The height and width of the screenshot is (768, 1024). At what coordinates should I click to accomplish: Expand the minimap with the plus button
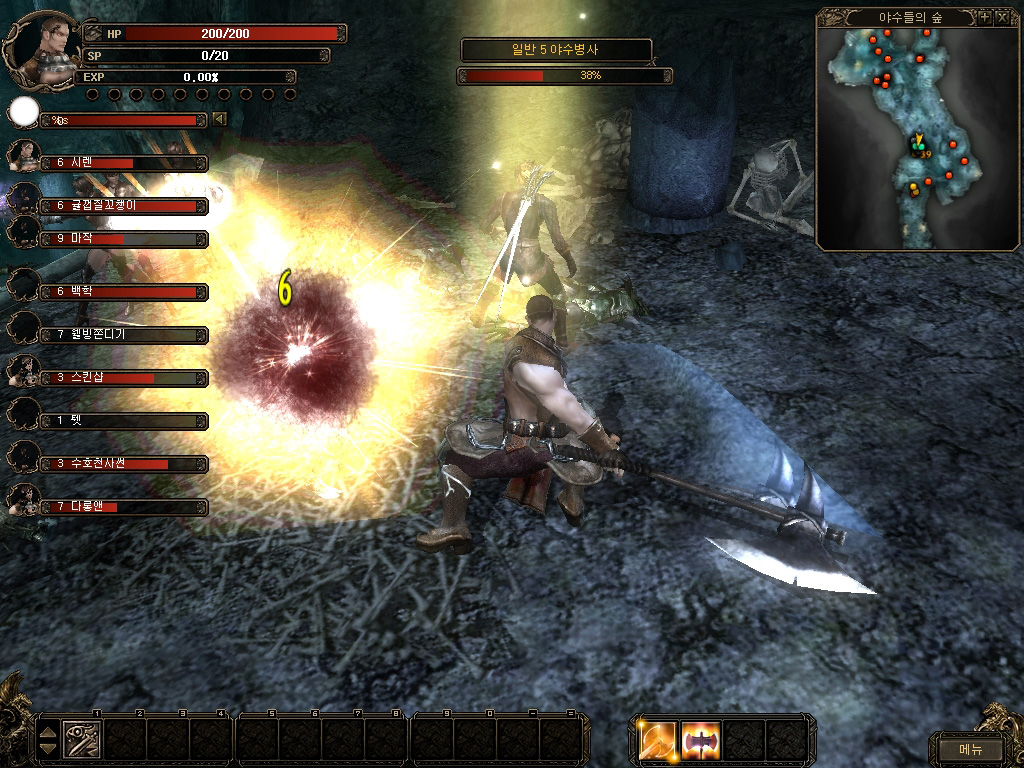[x=985, y=18]
